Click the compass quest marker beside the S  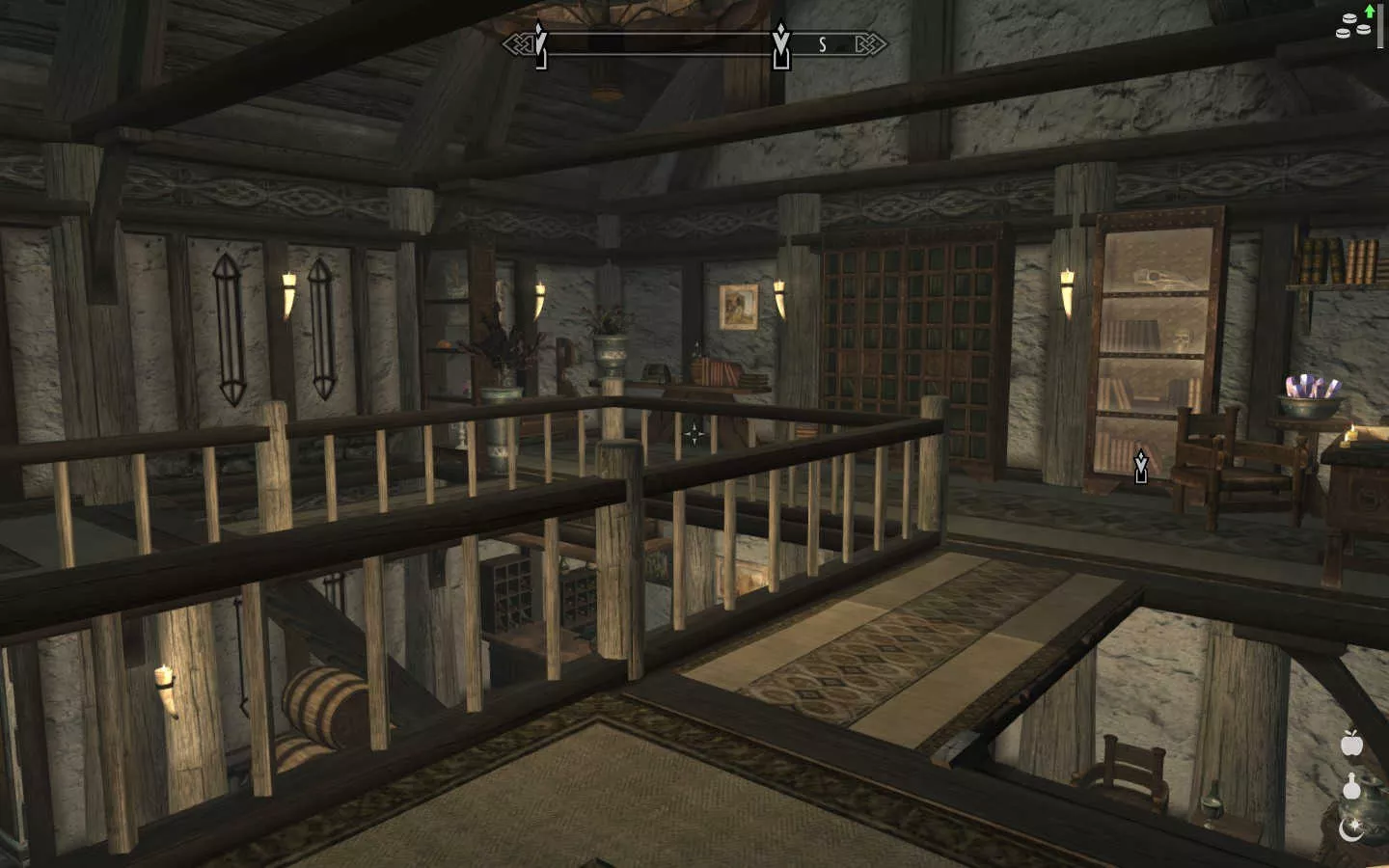(781, 46)
